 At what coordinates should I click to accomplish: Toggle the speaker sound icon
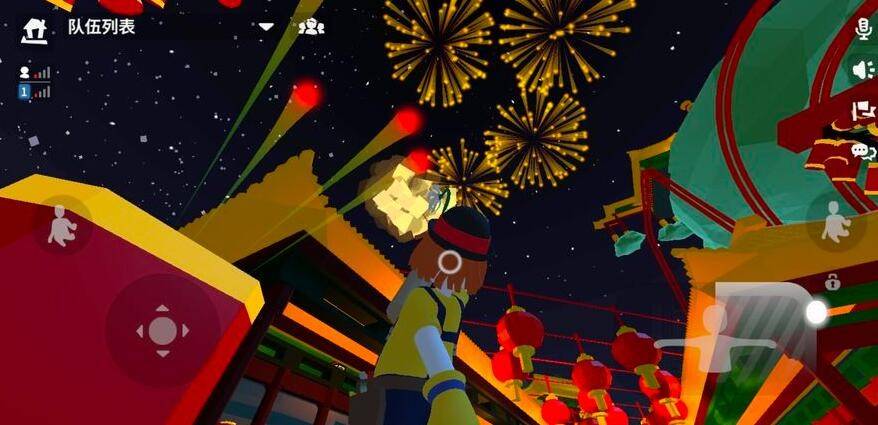(862, 69)
